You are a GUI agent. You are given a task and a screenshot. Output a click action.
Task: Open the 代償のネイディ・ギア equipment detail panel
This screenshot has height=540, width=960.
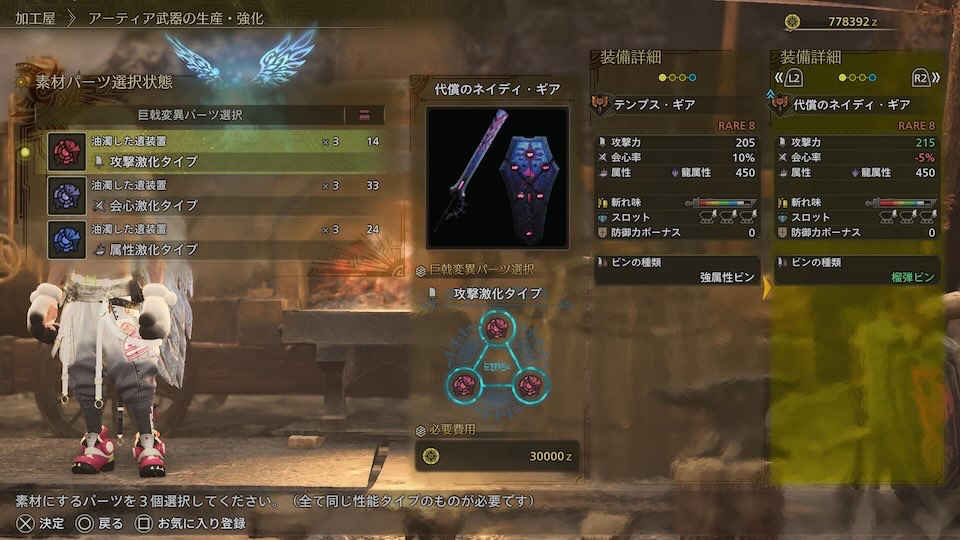coord(855,104)
